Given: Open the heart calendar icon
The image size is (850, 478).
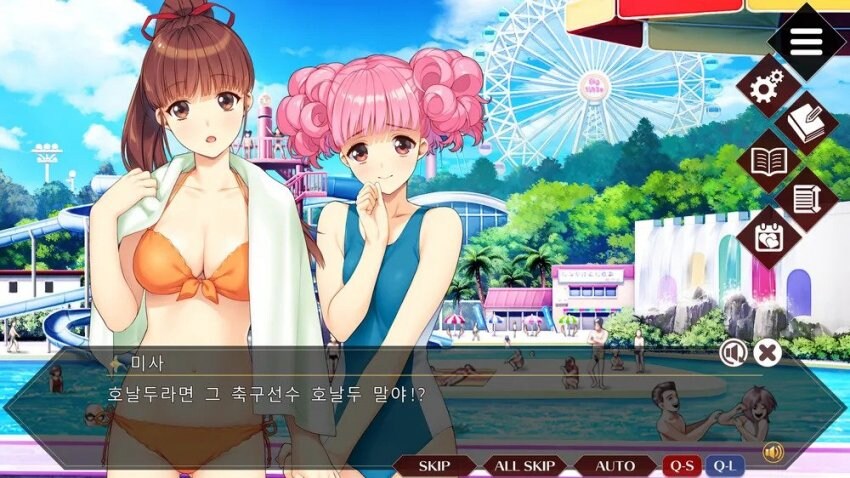Looking at the screenshot, I should [769, 236].
